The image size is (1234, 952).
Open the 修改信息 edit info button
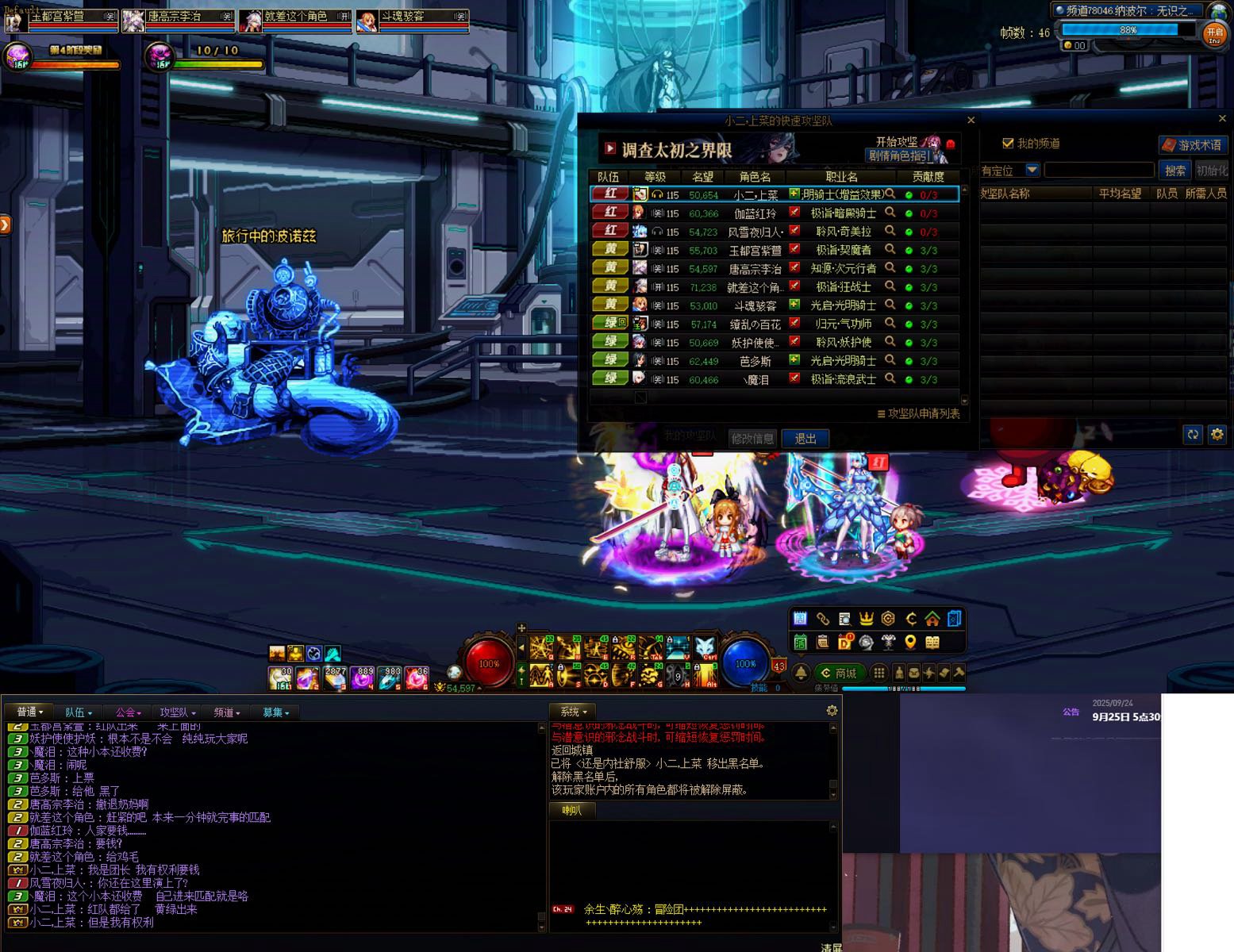point(752,439)
